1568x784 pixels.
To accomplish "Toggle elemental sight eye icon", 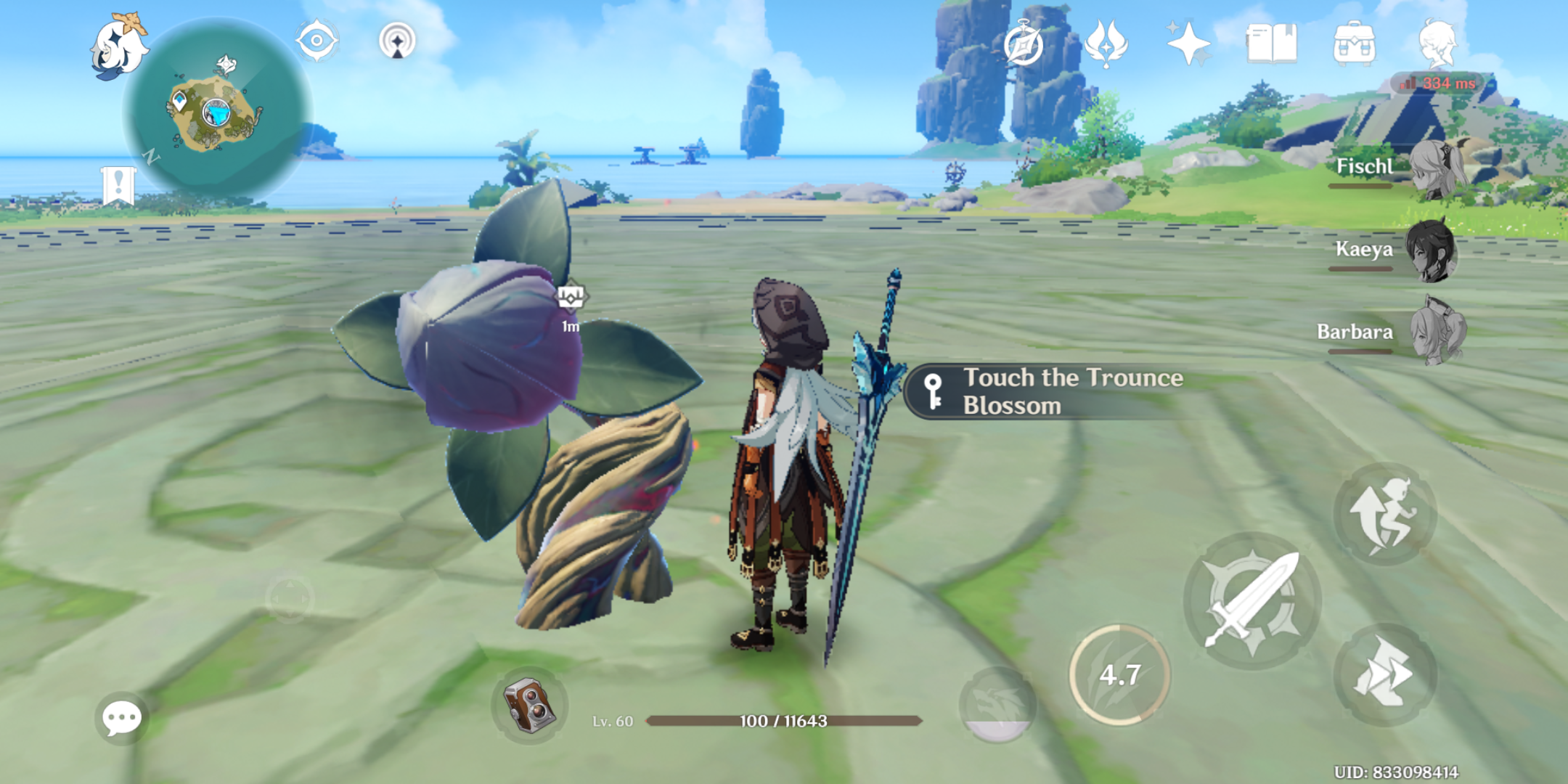I will [x=317, y=40].
